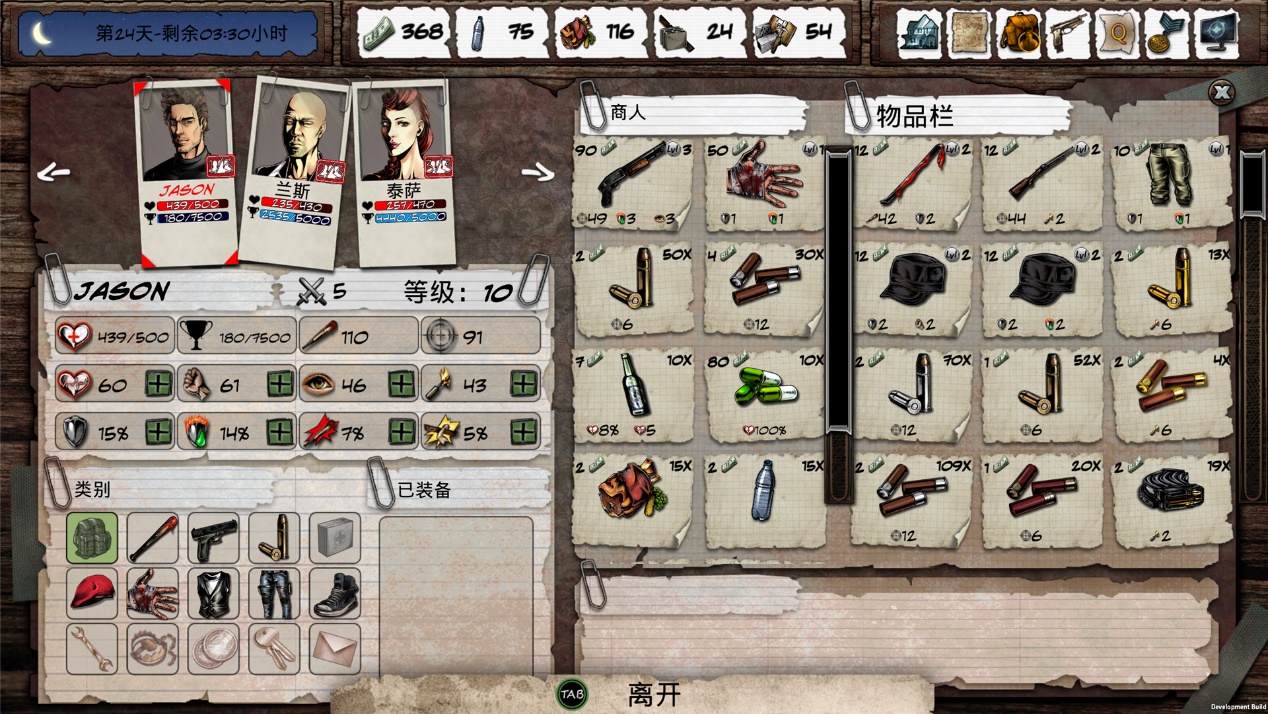Open the quest Q icon in toolbar
This screenshot has width=1268, height=714.
[1117, 33]
